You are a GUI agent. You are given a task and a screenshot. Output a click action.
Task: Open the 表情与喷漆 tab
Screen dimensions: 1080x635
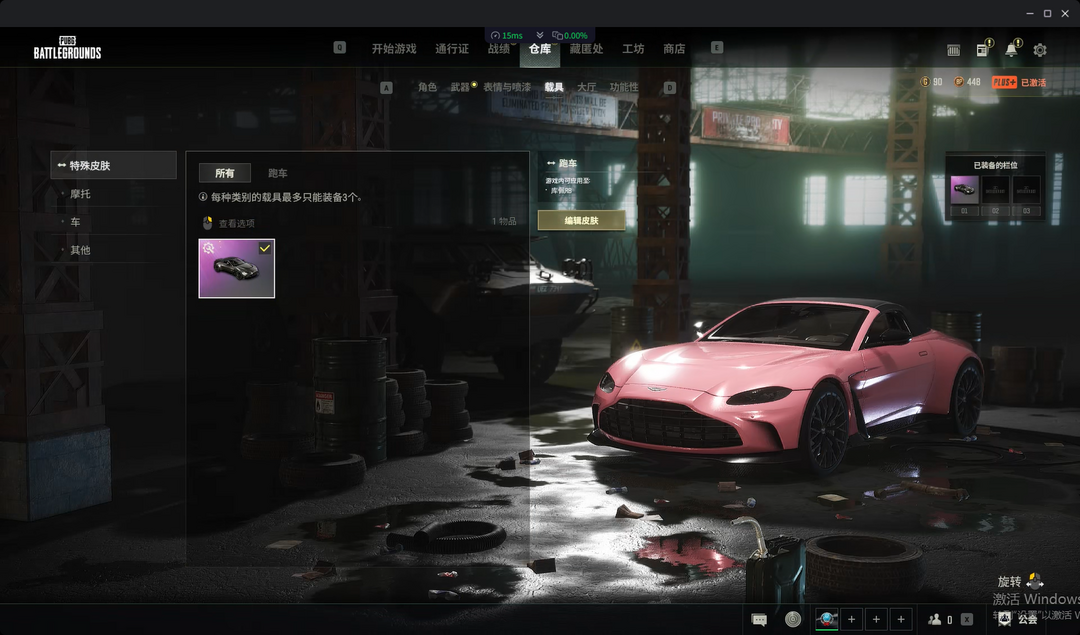[x=507, y=88]
